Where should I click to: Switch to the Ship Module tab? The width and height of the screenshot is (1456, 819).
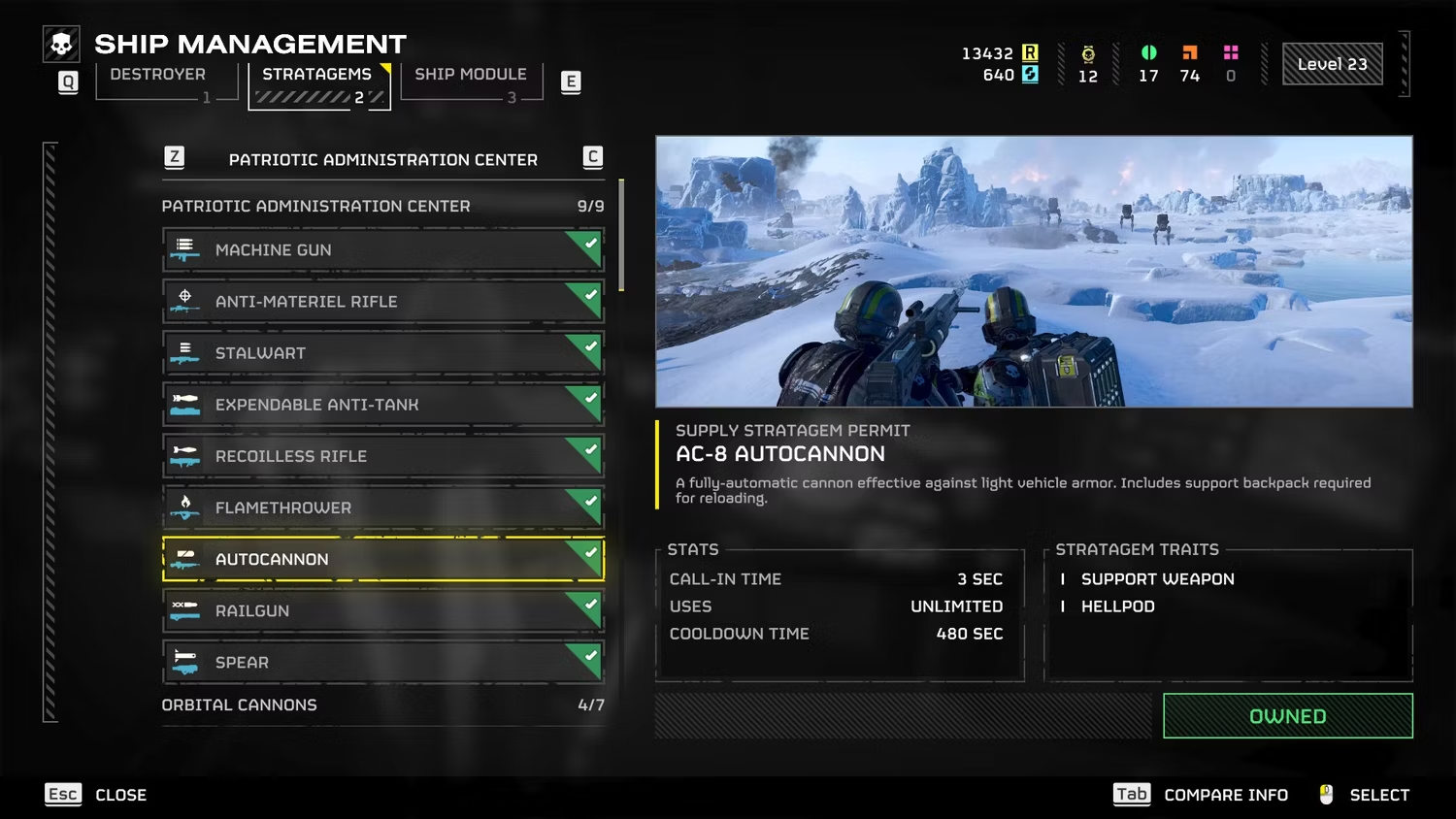471,75
